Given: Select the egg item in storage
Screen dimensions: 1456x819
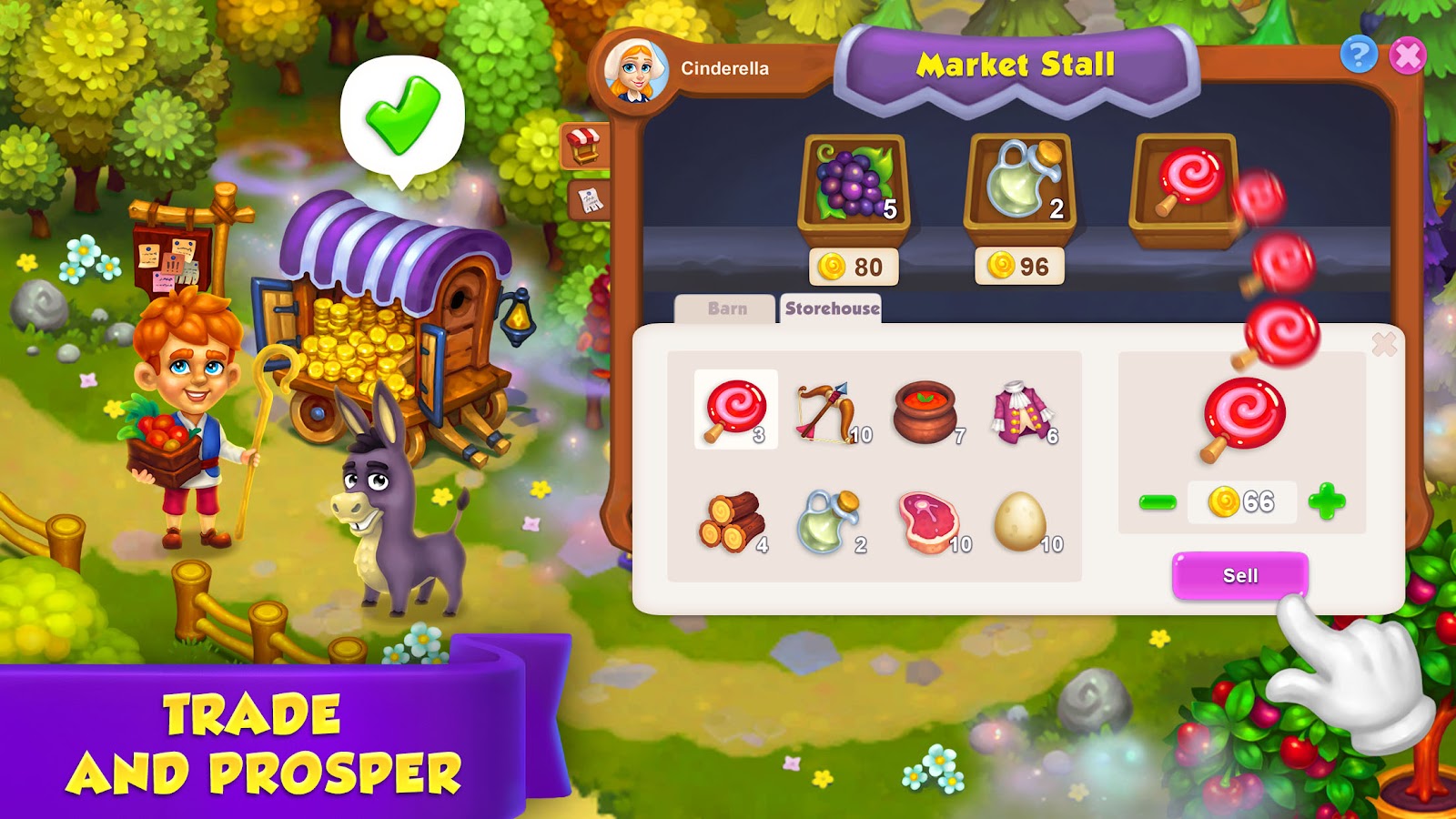Looking at the screenshot, I should pos(1021,519).
